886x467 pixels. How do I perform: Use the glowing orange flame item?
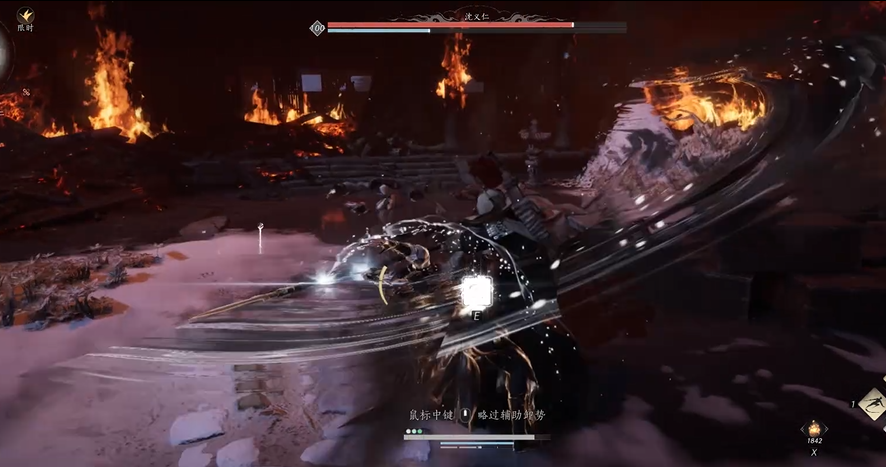(813, 428)
